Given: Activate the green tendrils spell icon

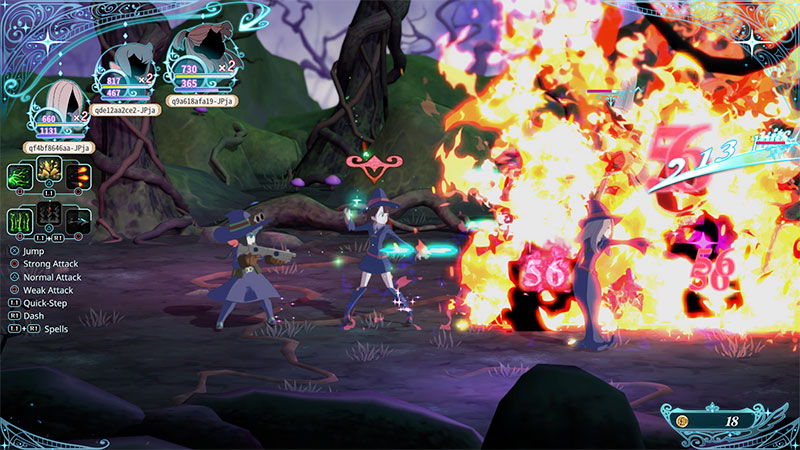Looking at the screenshot, I should [21, 175].
